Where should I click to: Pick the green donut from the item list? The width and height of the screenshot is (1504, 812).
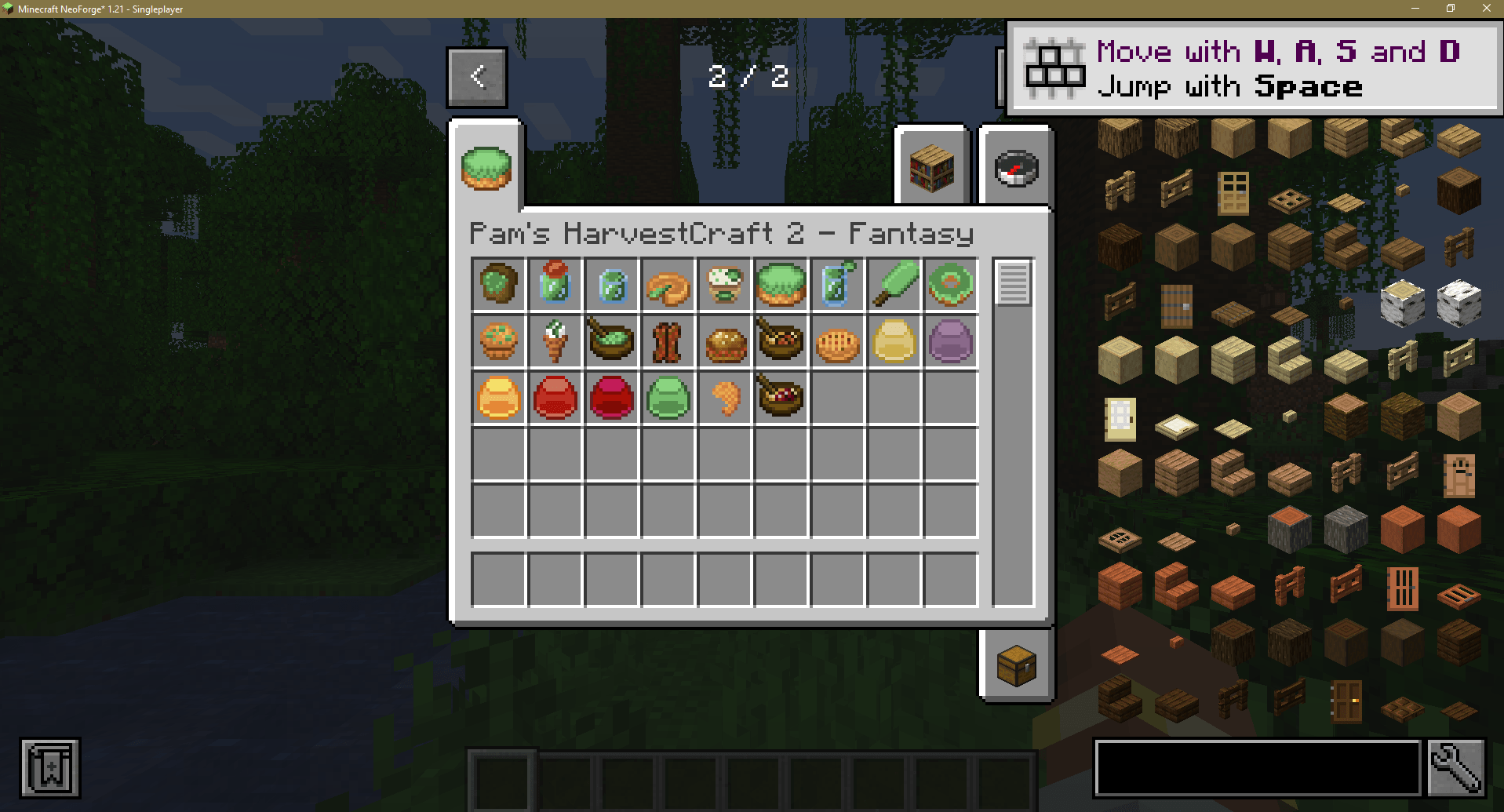click(x=951, y=285)
